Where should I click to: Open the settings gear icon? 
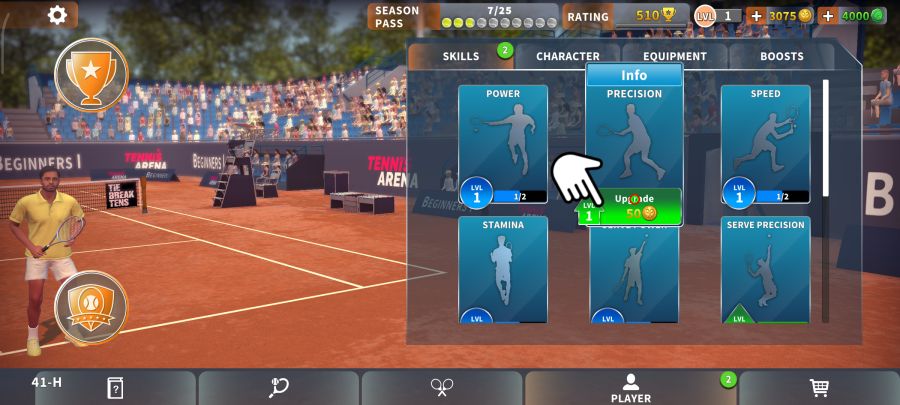point(57,15)
